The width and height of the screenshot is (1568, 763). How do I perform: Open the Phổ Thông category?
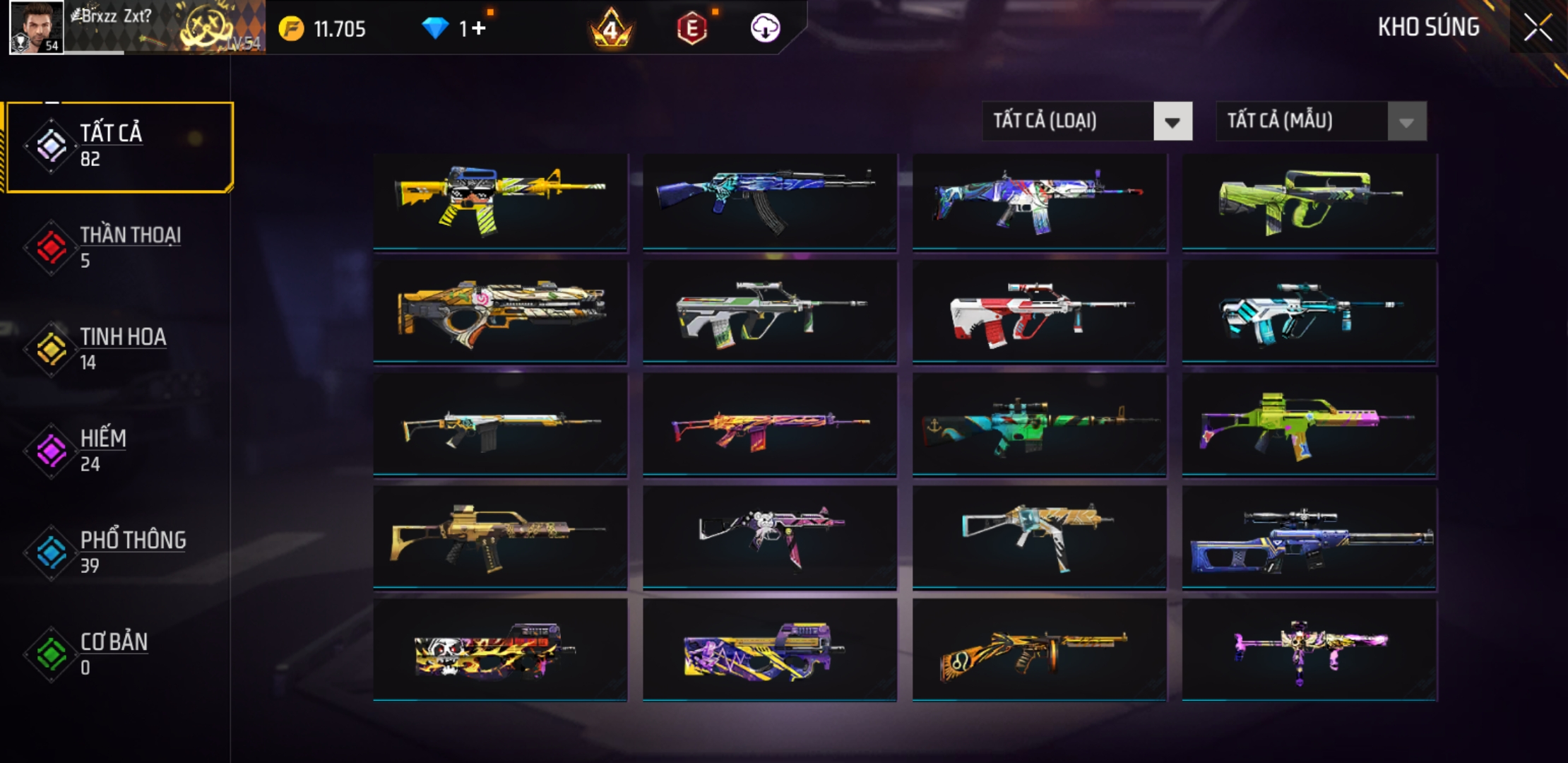[x=120, y=552]
